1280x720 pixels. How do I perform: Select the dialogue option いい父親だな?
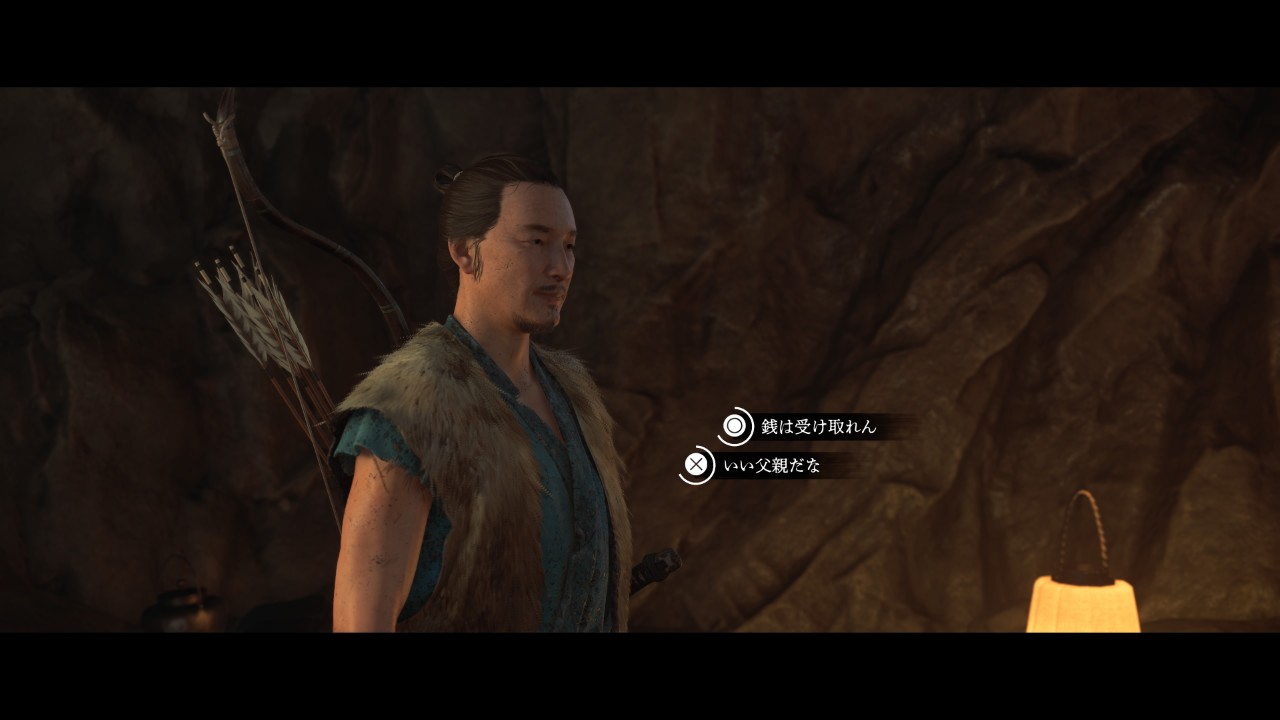770,465
